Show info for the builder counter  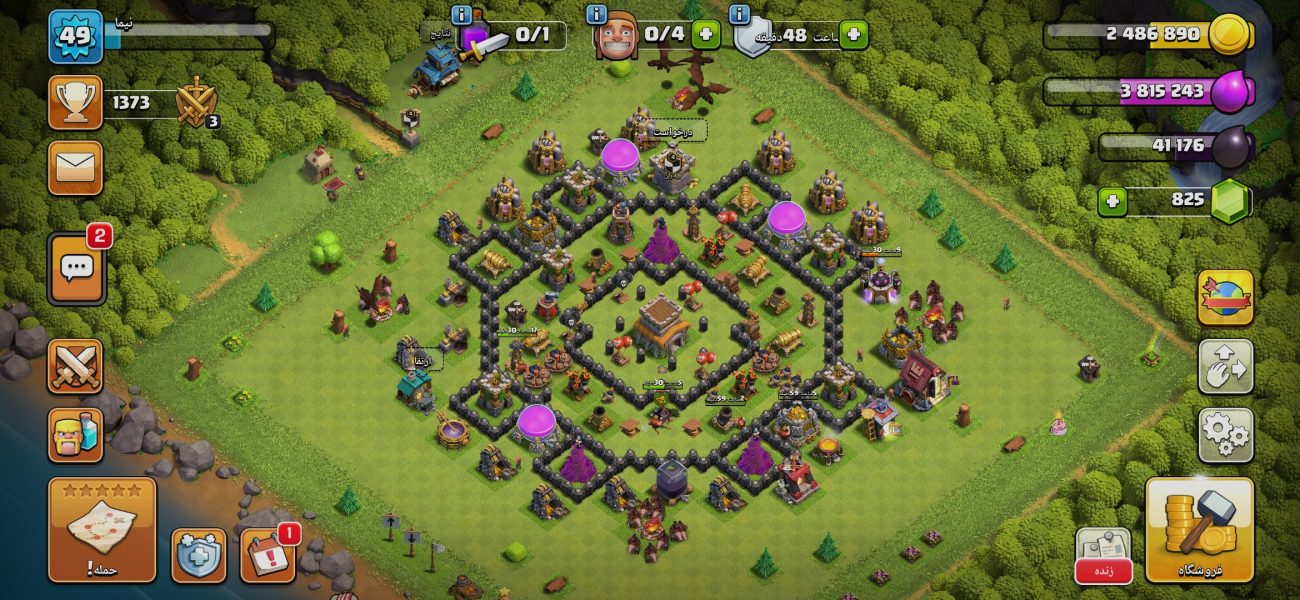point(597,14)
